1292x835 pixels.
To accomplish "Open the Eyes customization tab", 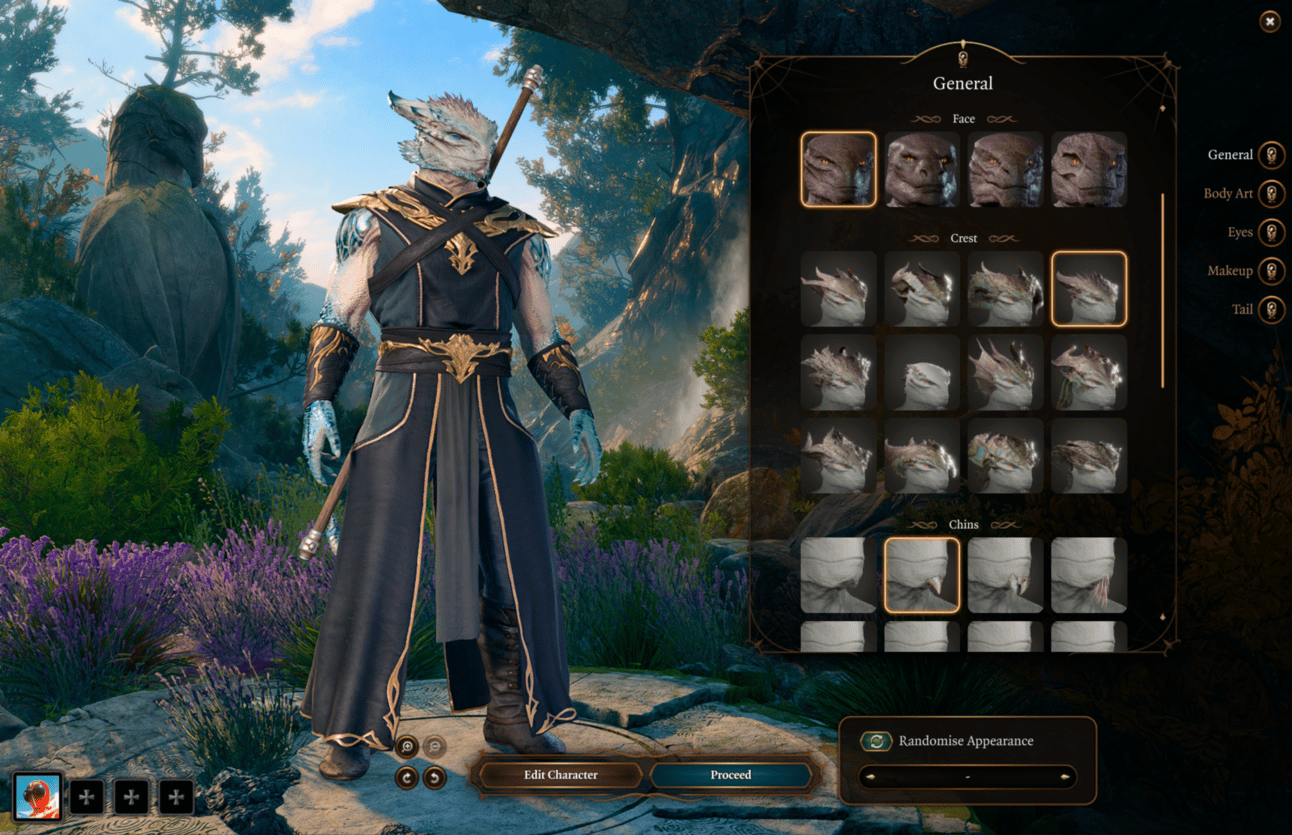I will click(x=1270, y=233).
